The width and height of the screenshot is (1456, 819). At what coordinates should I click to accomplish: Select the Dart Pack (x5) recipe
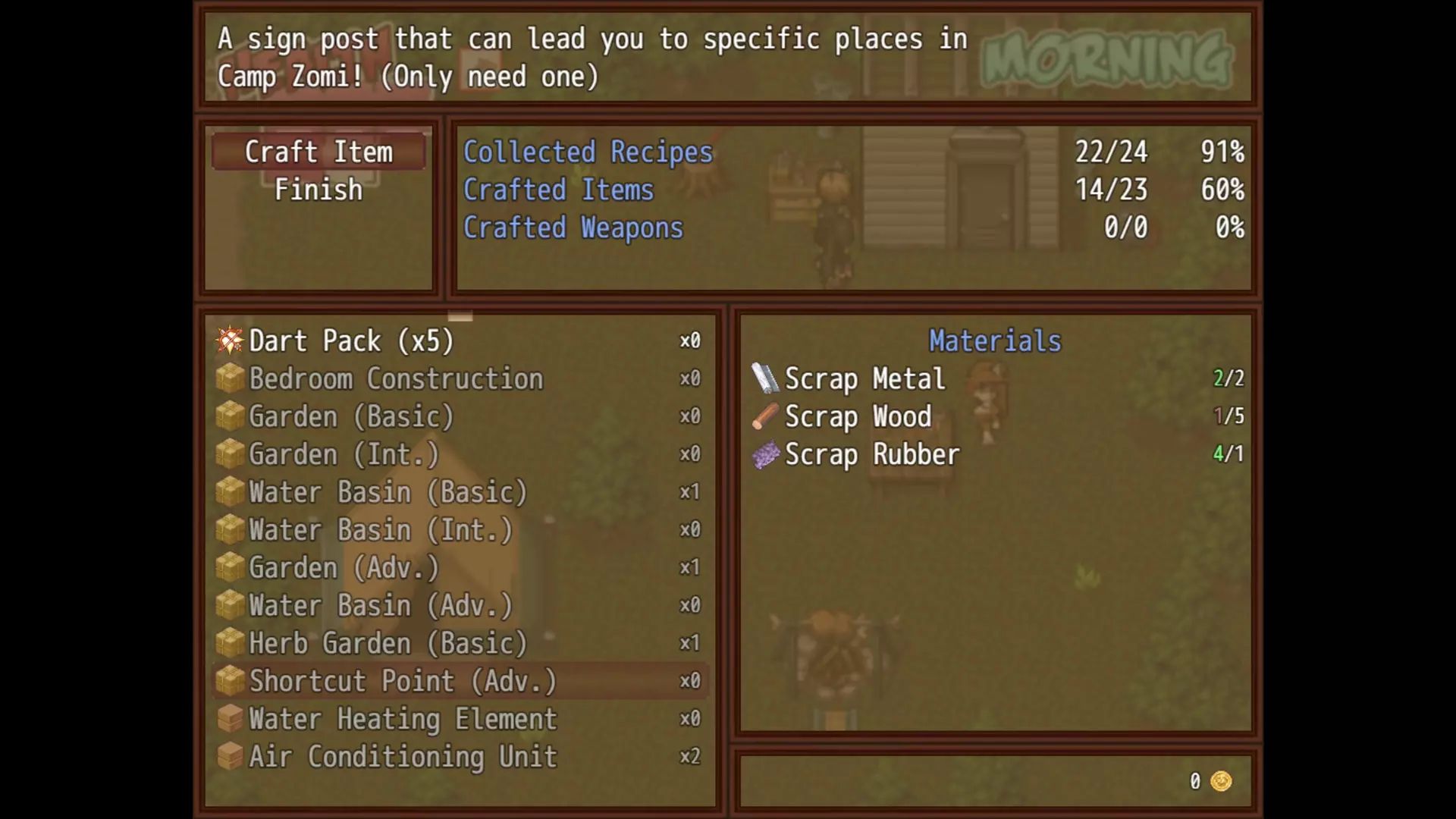pos(351,341)
